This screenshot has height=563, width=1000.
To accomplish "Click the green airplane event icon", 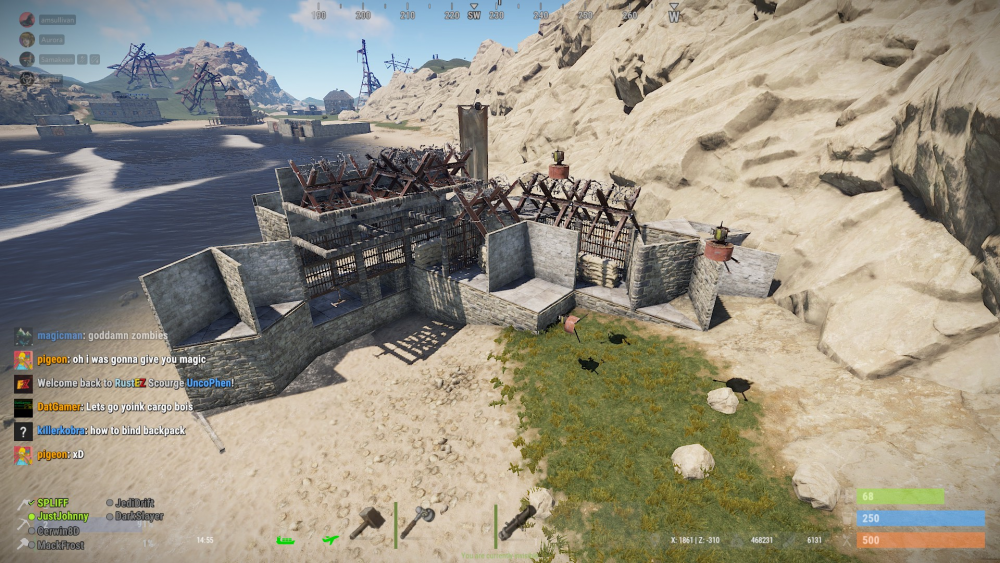I will 331,540.
